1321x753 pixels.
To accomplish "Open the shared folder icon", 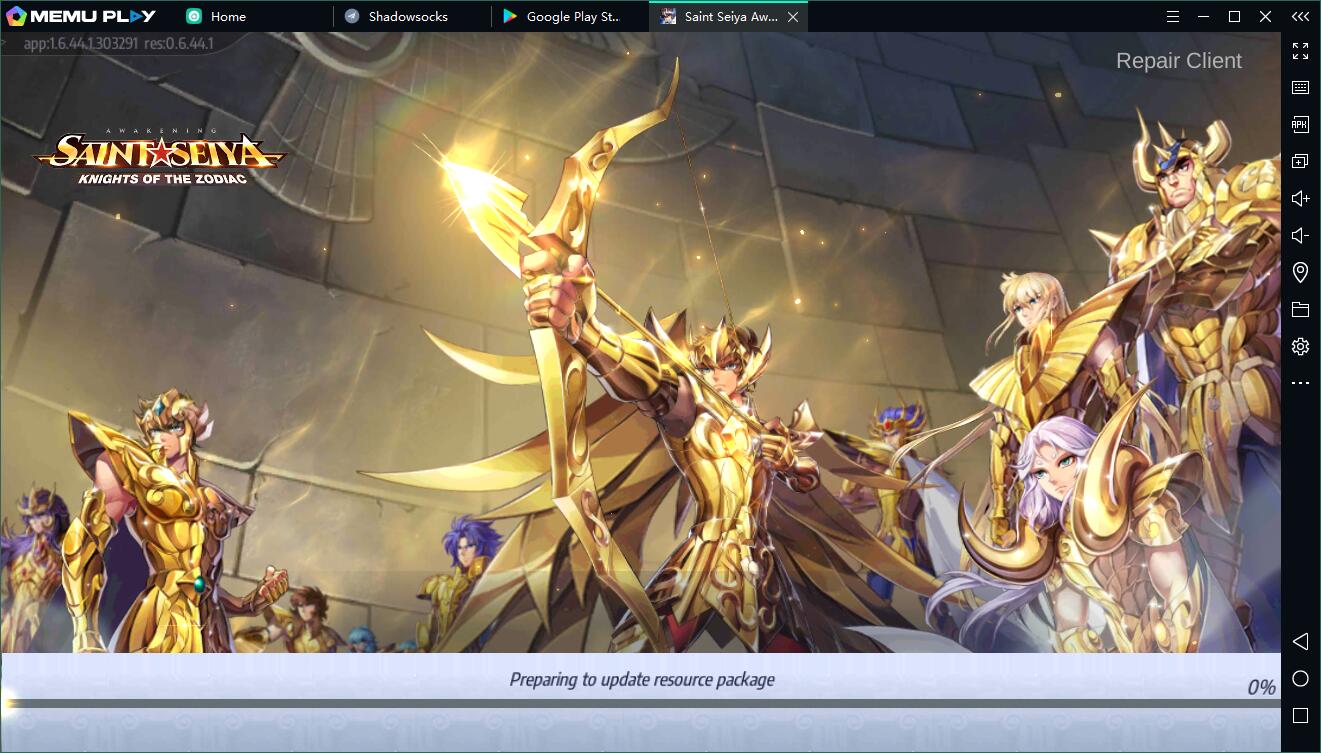I will point(1300,309).
